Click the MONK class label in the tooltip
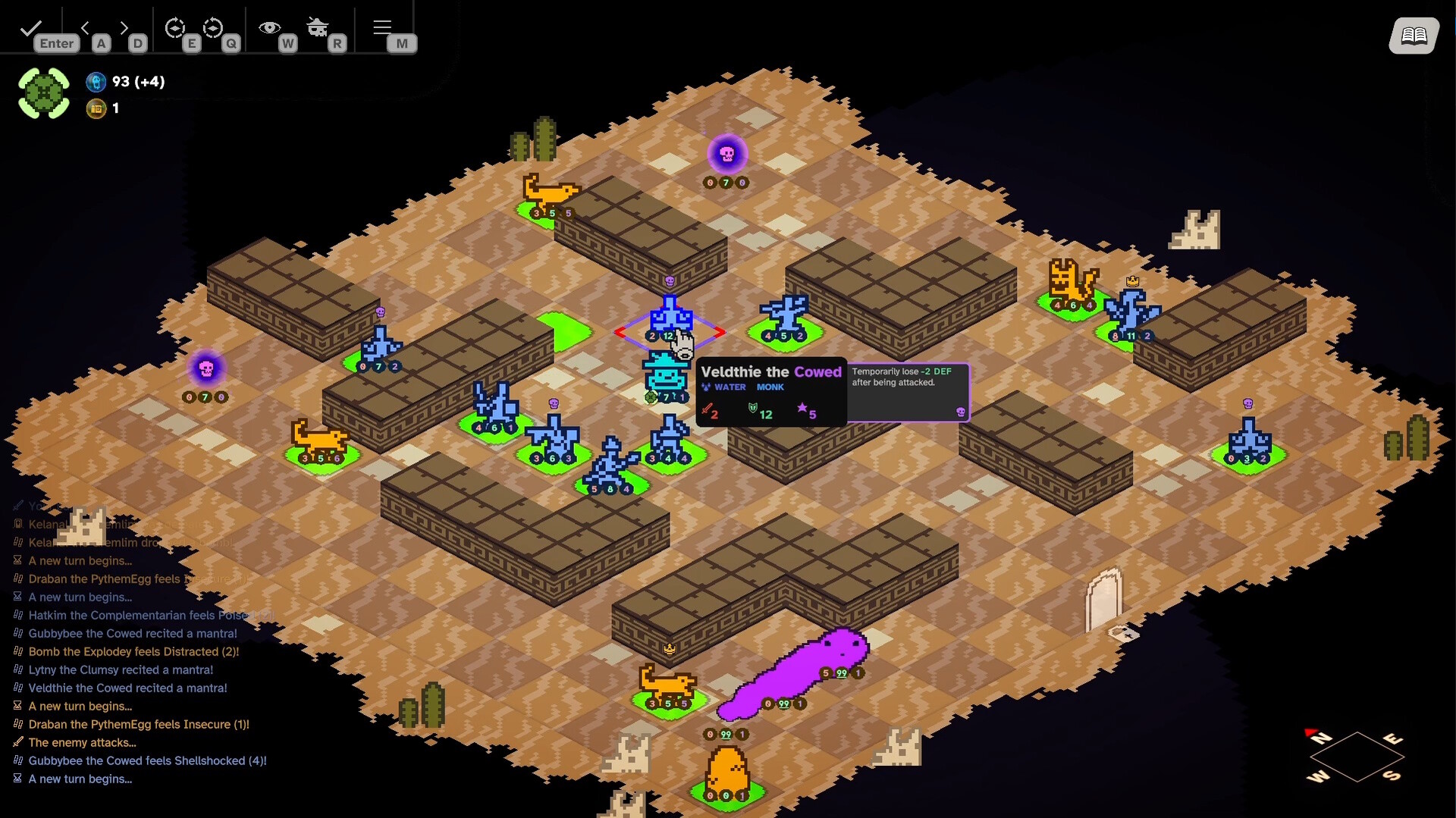Image resolution: width=1456 pixels, height=818 pixels. point(771,387)
